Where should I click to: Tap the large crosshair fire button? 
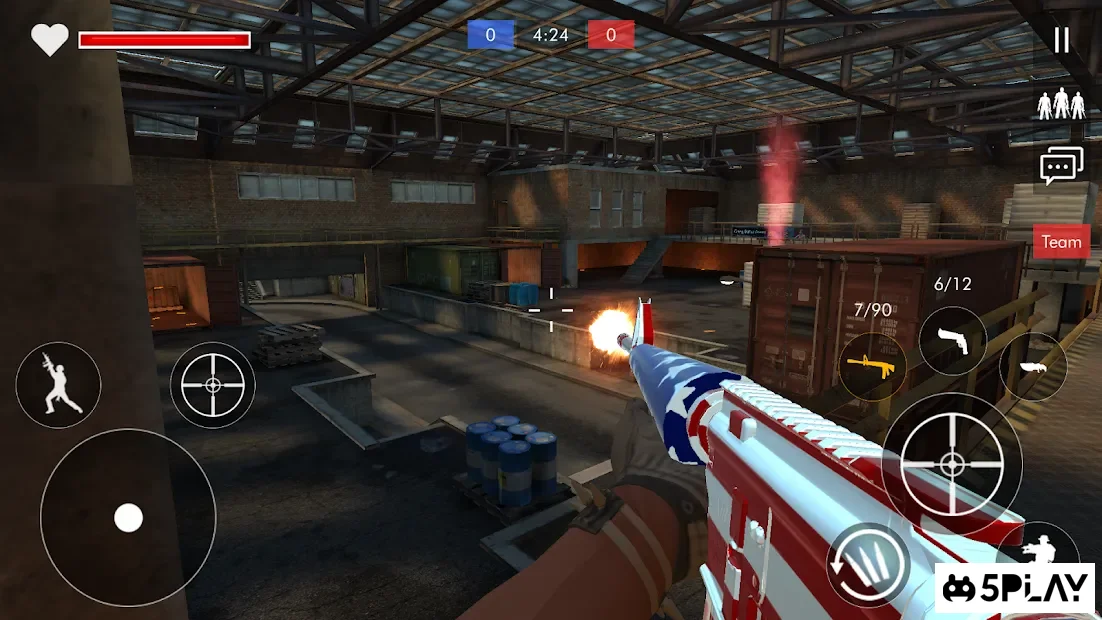[x=952, y=462]
